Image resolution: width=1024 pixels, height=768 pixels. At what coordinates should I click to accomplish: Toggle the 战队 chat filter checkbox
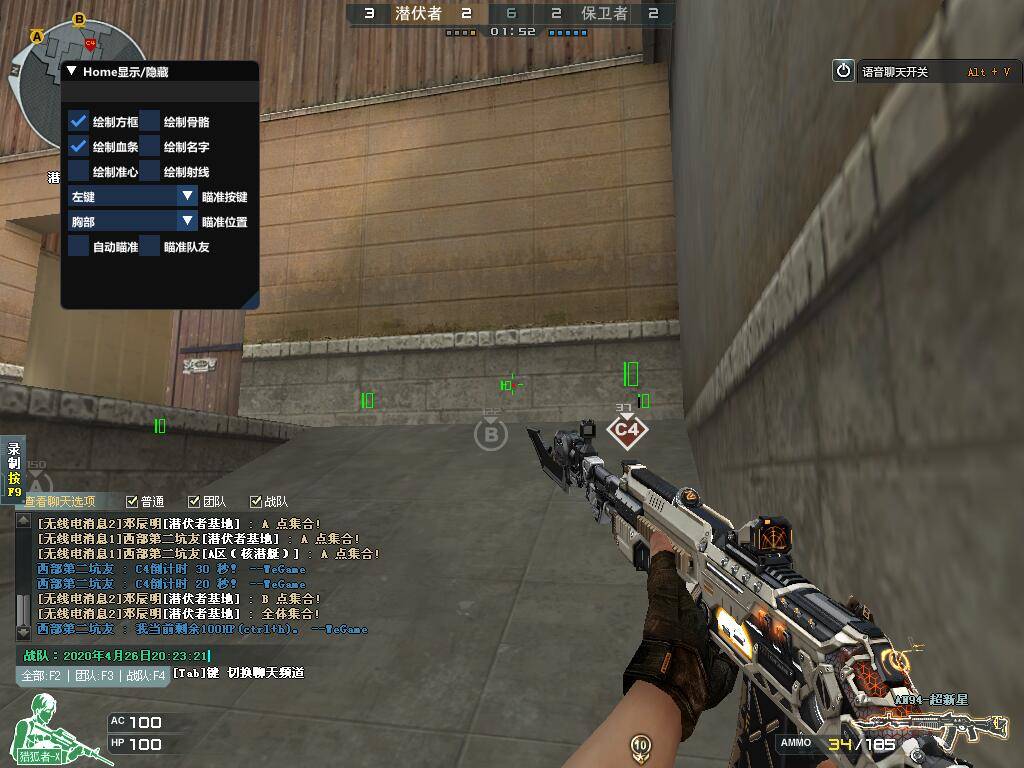click(254, 502)
